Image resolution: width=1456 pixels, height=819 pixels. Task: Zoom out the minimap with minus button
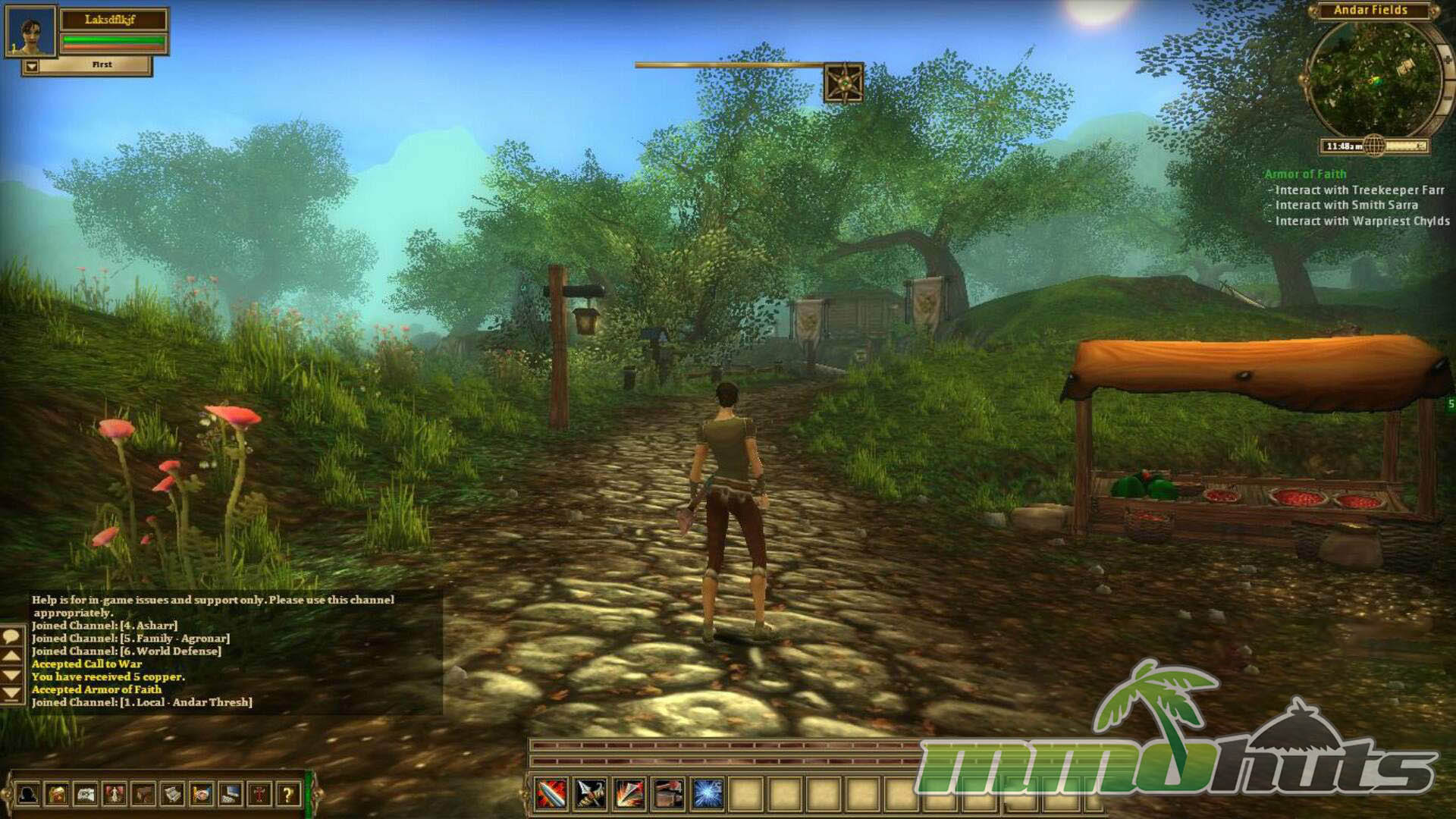(1448, 99)
